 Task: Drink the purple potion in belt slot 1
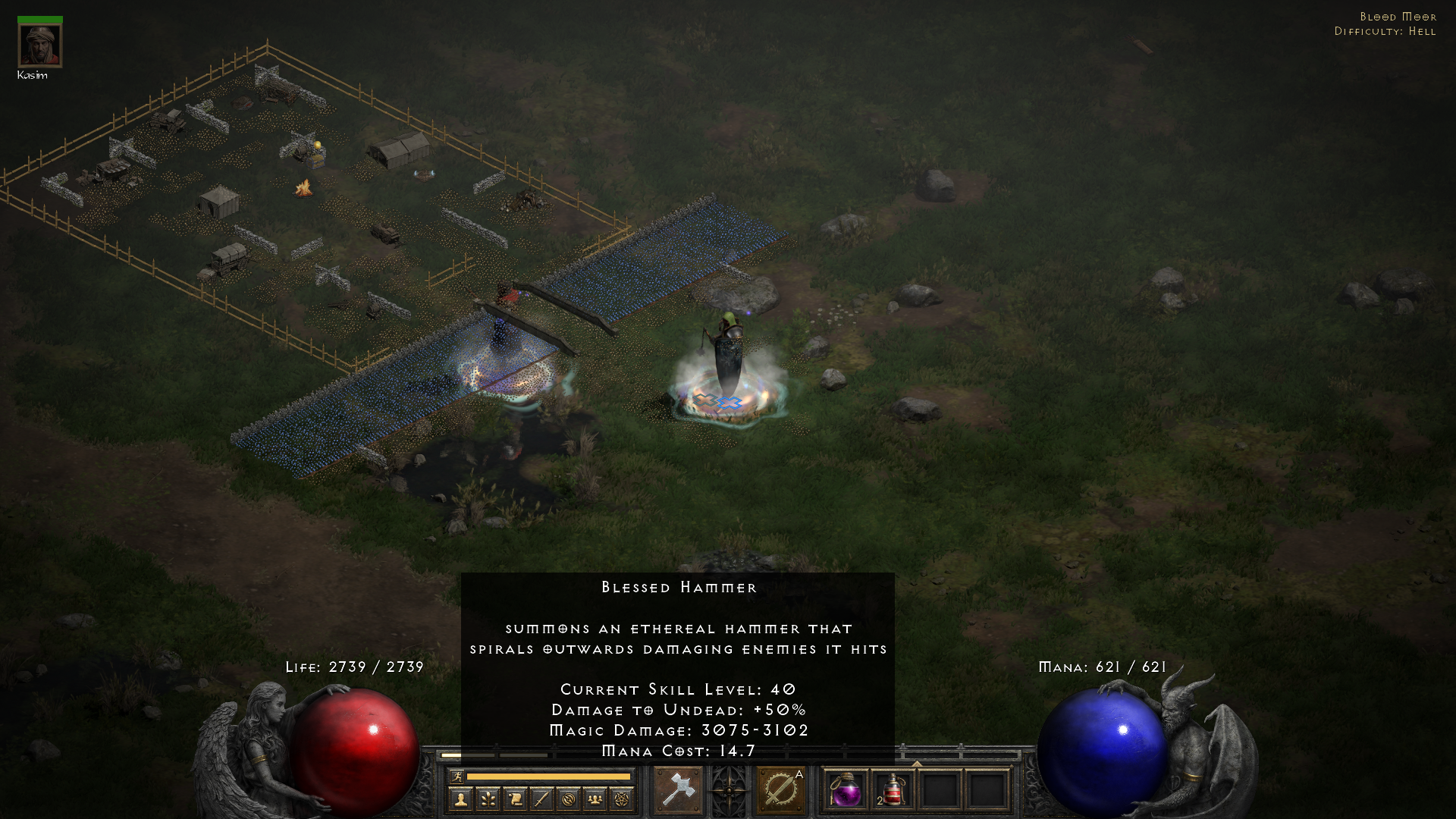pos(847,790)
